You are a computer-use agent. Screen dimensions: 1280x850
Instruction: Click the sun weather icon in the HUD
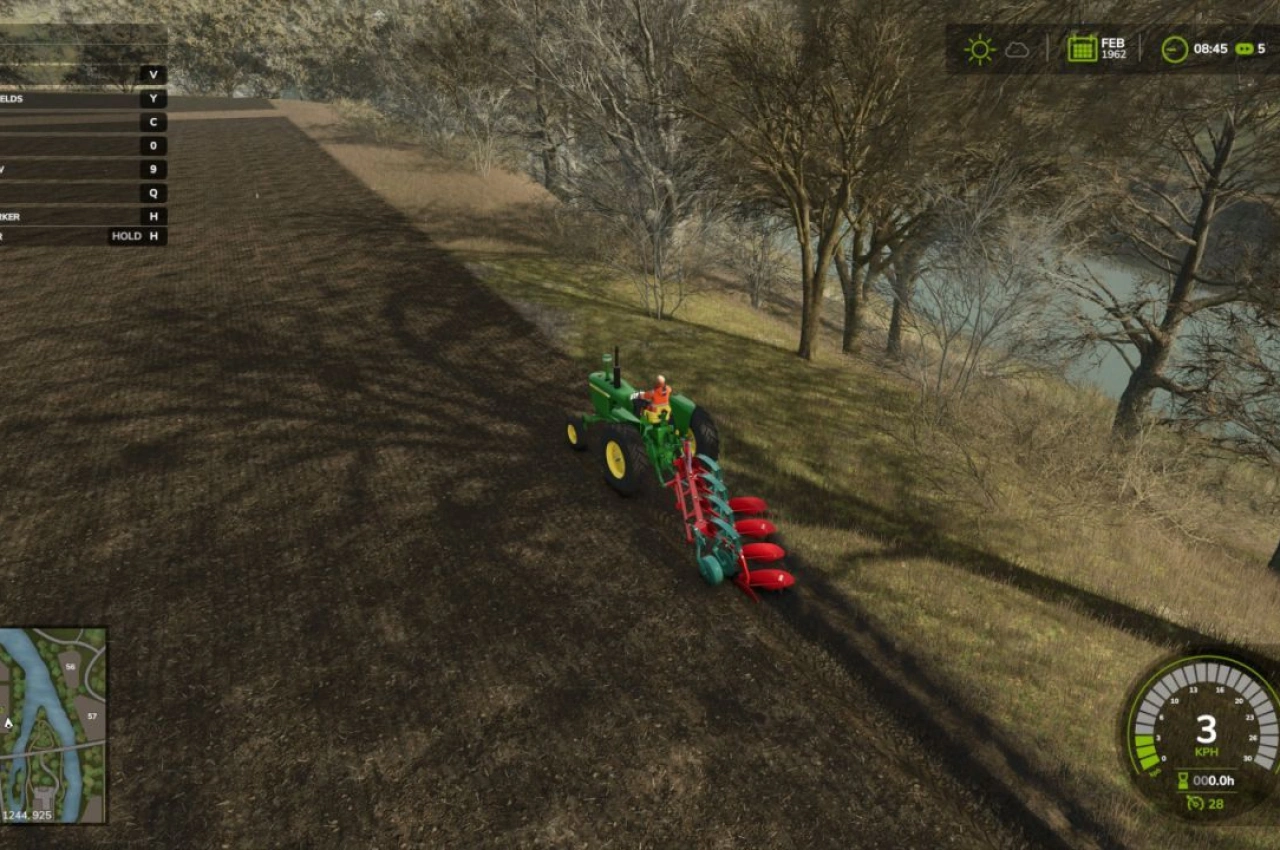pos(978,47)
